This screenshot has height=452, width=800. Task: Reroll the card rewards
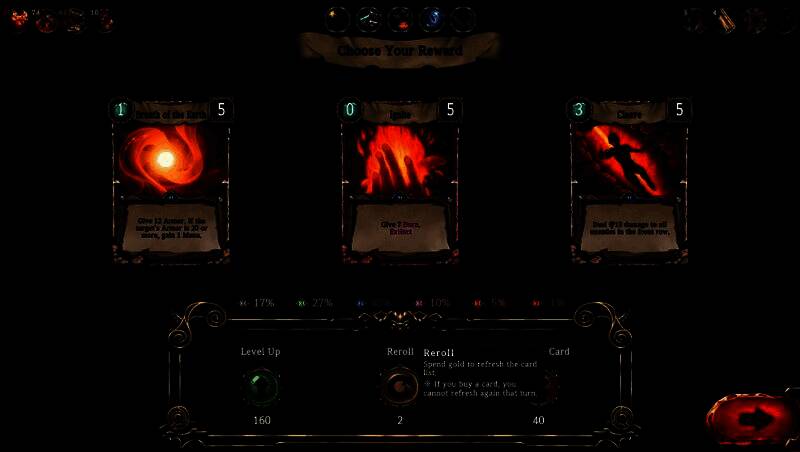click(x=400, y=386)
